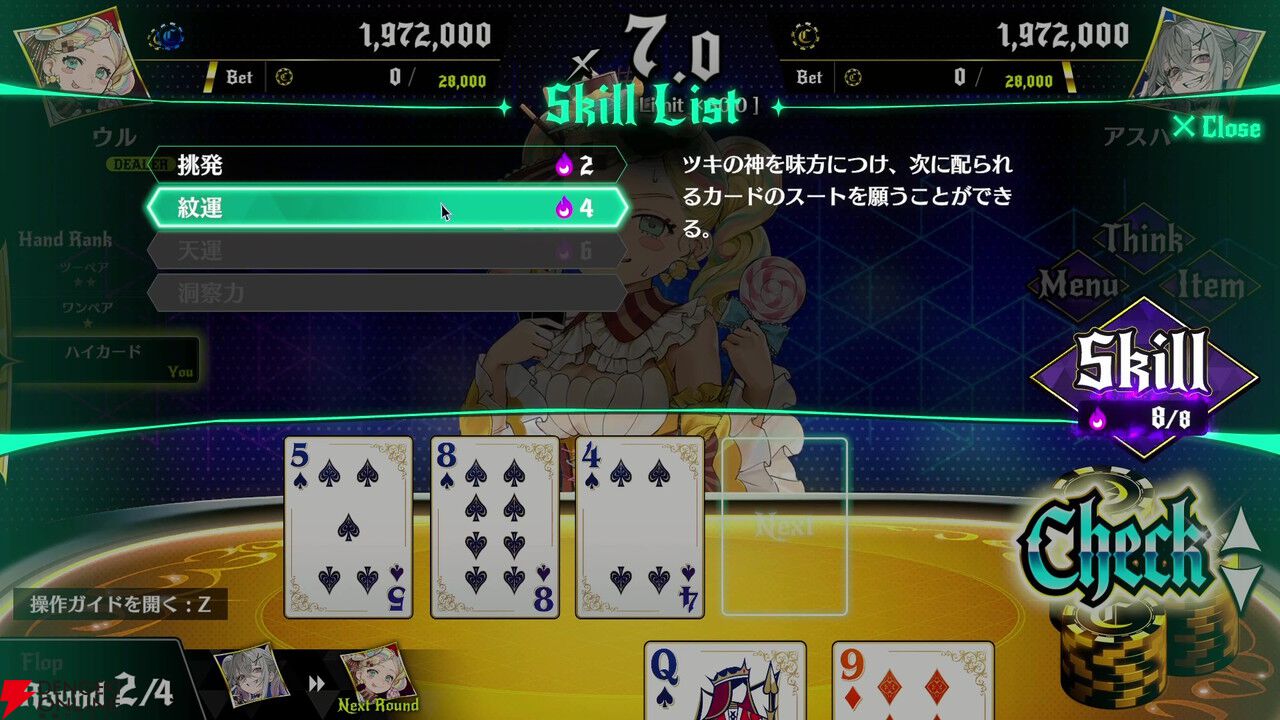Open the Think action diamond

[x=1143, y=240]
